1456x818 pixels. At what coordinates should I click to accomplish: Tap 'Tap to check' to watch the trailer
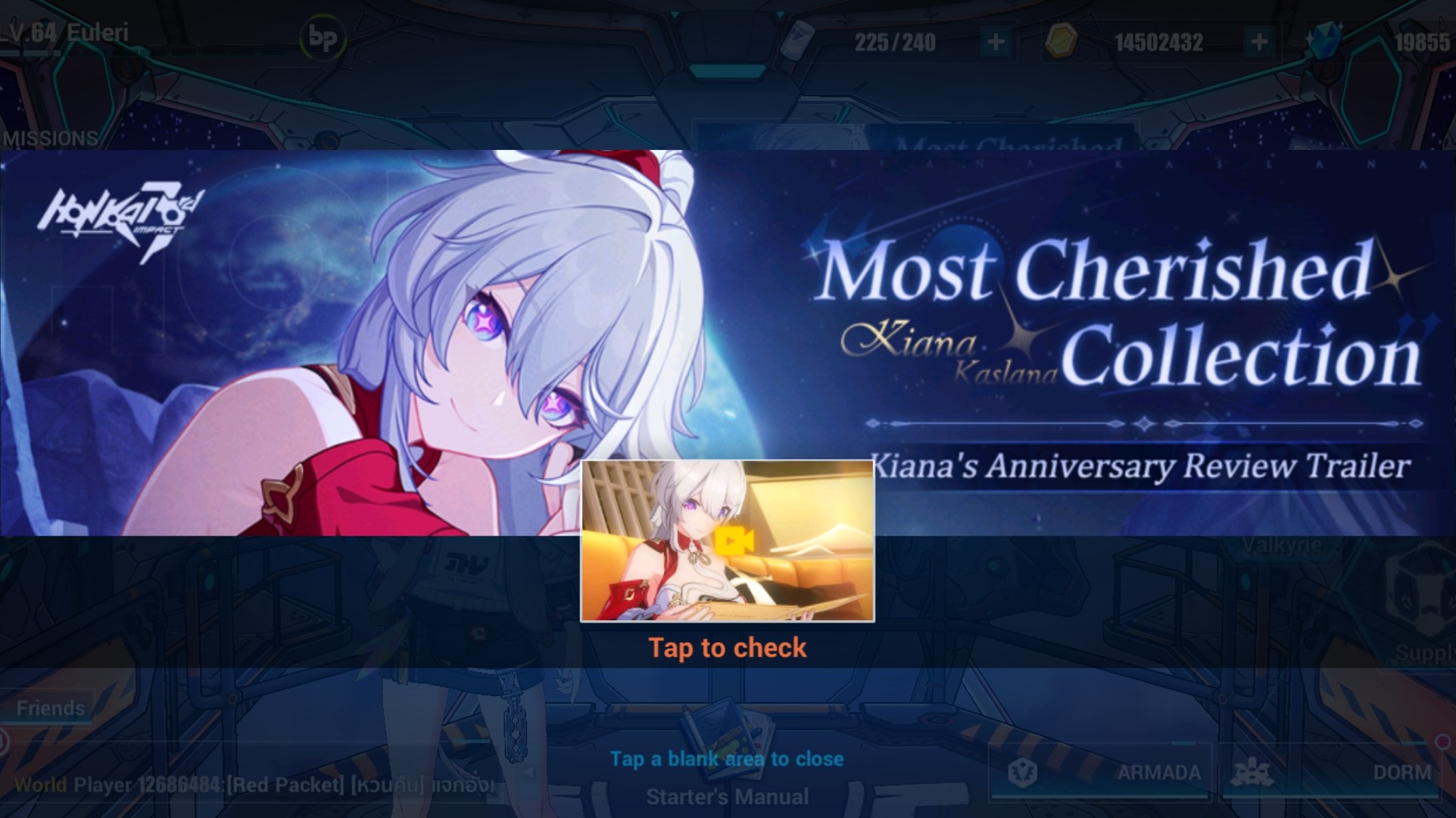[x=727, y=648]
